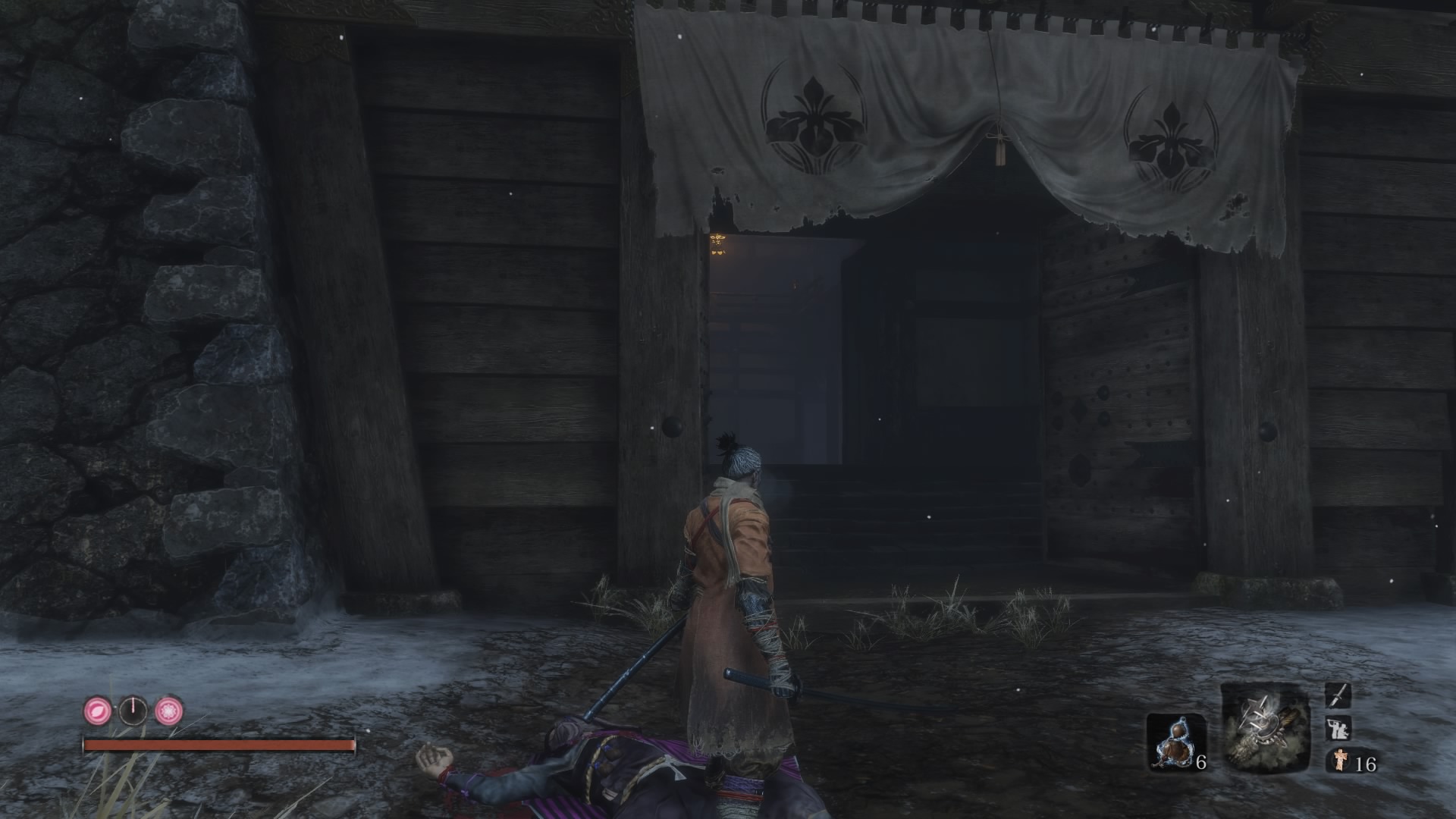Image resolution: width=1456 pixels, height=819 pixels.
Task: Click the combat art icon showing raised sword
Action: (x=1338, y=730)
